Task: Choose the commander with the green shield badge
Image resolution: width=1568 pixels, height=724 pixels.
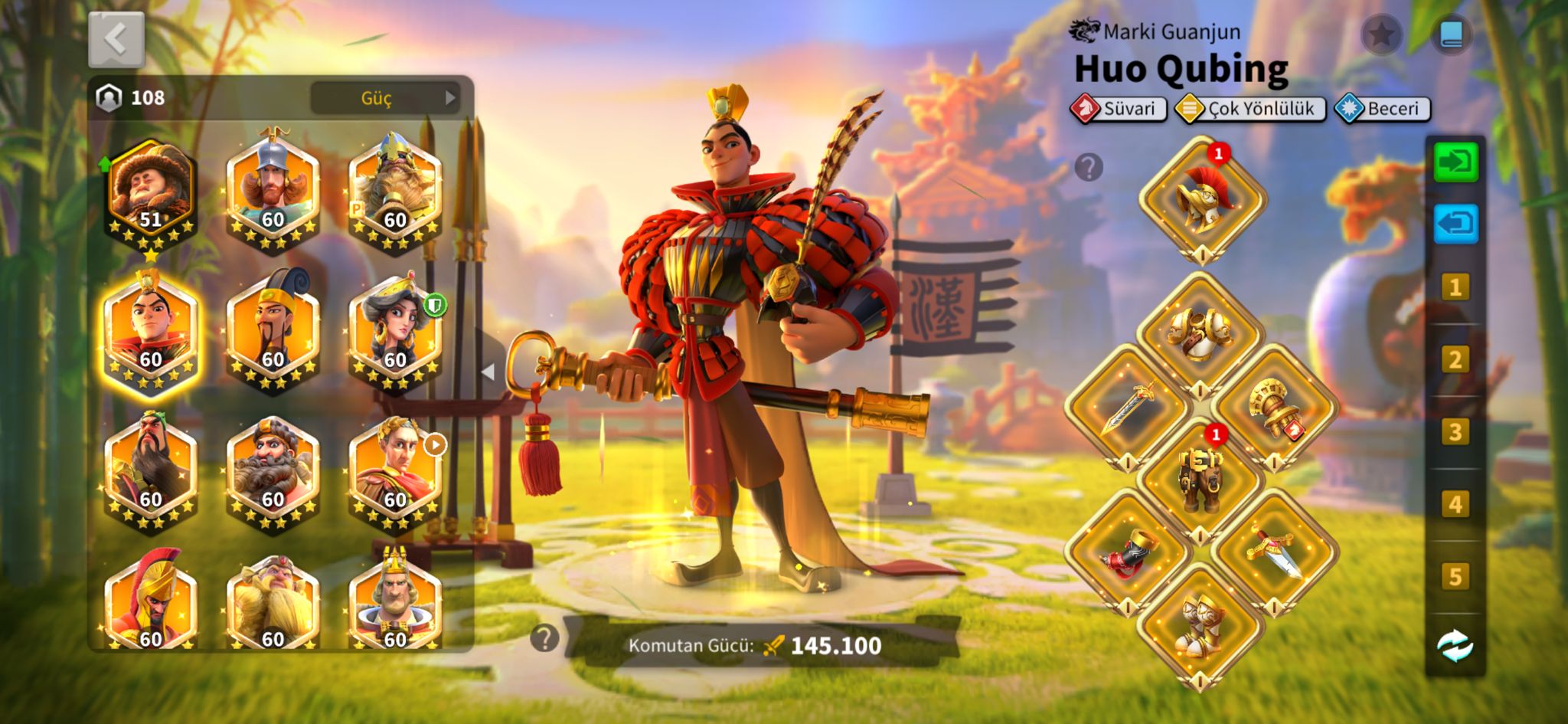Action: coord(395,333)
